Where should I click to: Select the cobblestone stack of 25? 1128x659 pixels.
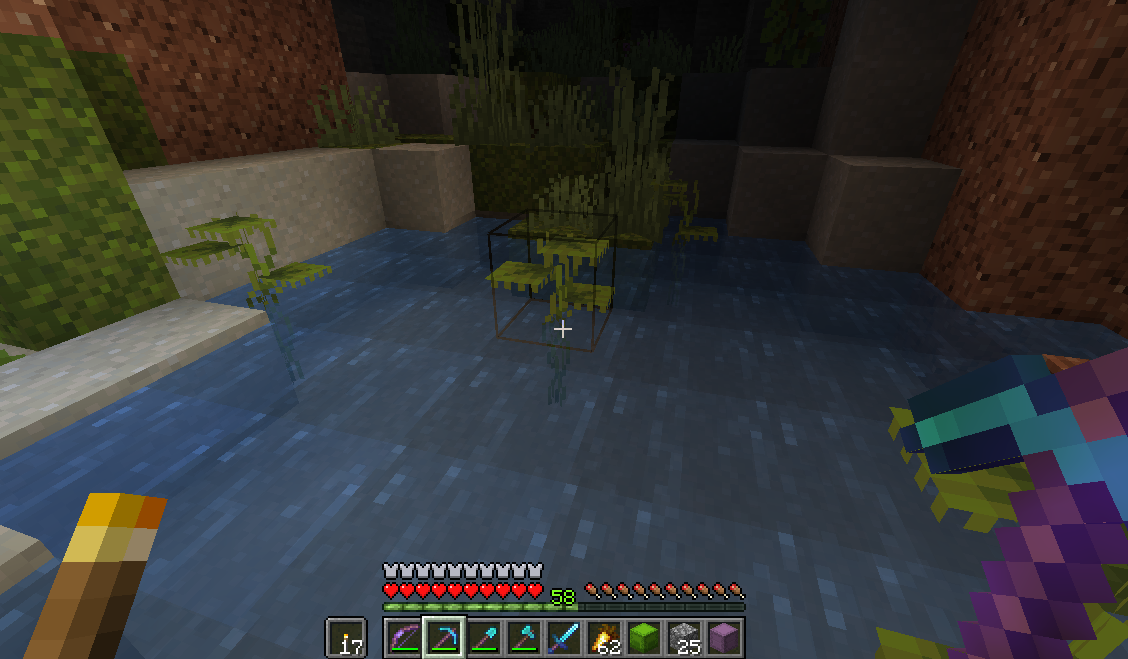point(684,637)
